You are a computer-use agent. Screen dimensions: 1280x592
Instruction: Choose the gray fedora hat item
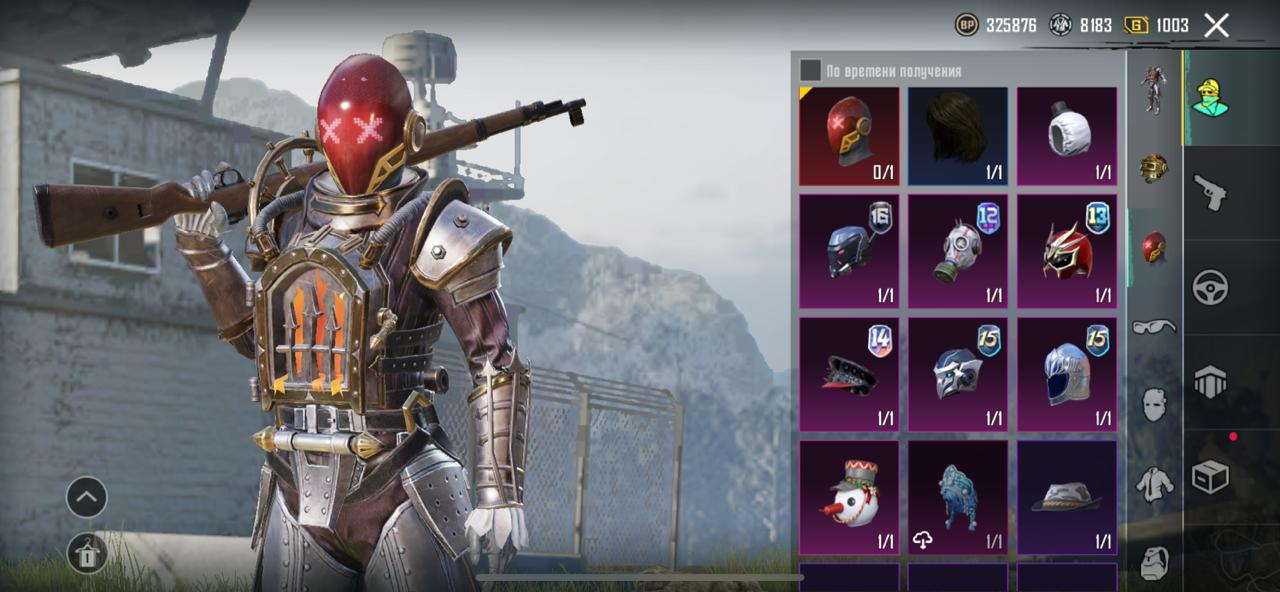[1067, 497]
